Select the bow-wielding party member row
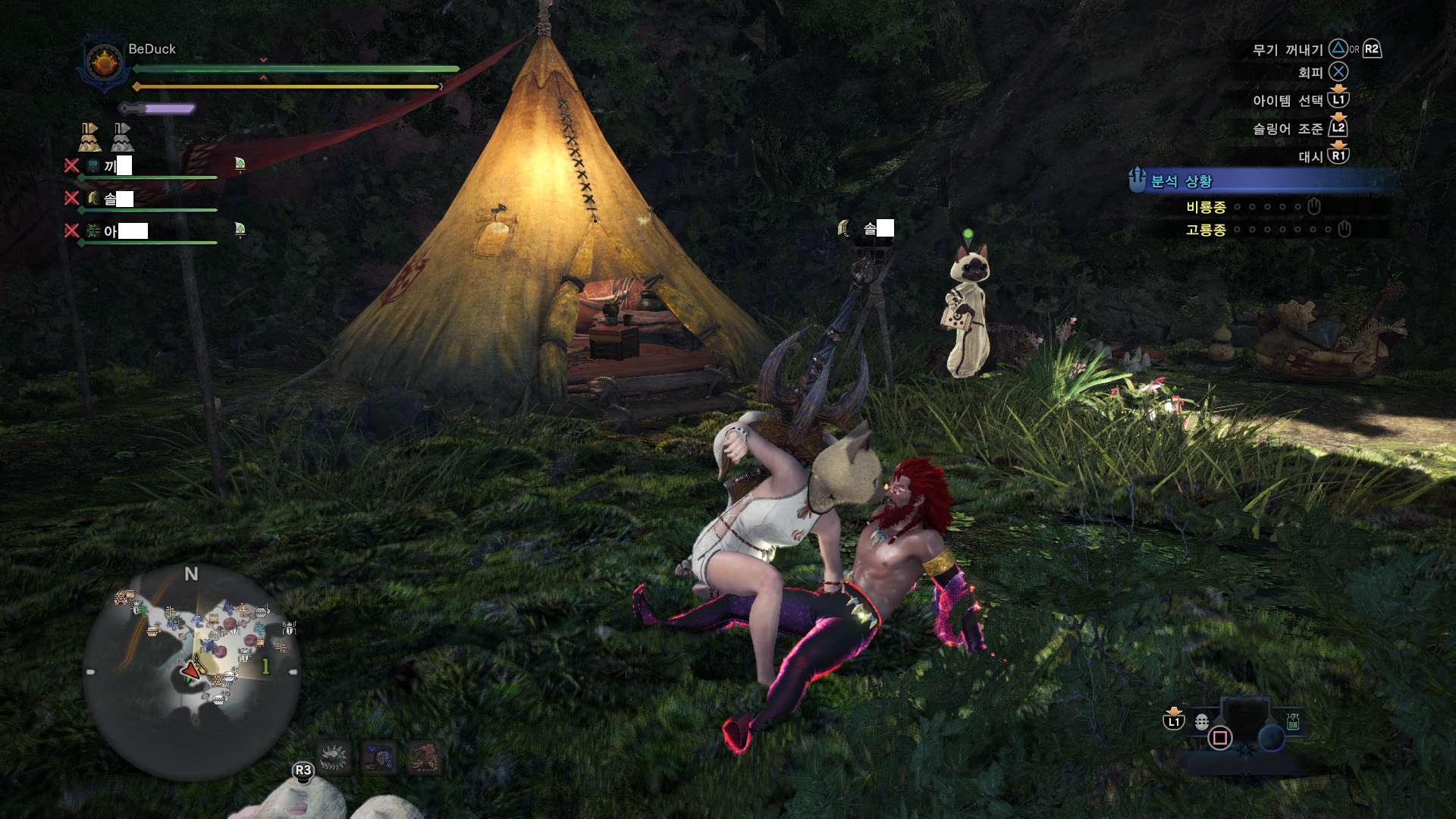This screenshot has width=1456, height=819. [x=144, y=199]
